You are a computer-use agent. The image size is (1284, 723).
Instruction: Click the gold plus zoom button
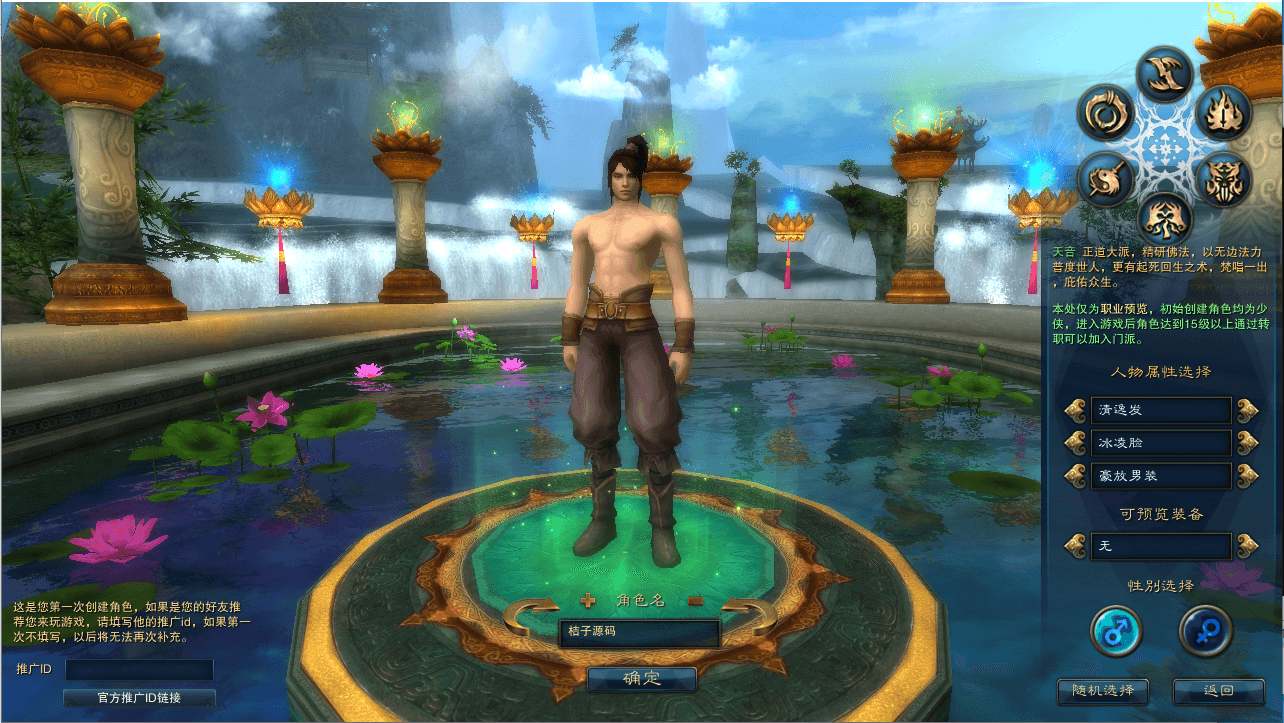pos(588,601)
